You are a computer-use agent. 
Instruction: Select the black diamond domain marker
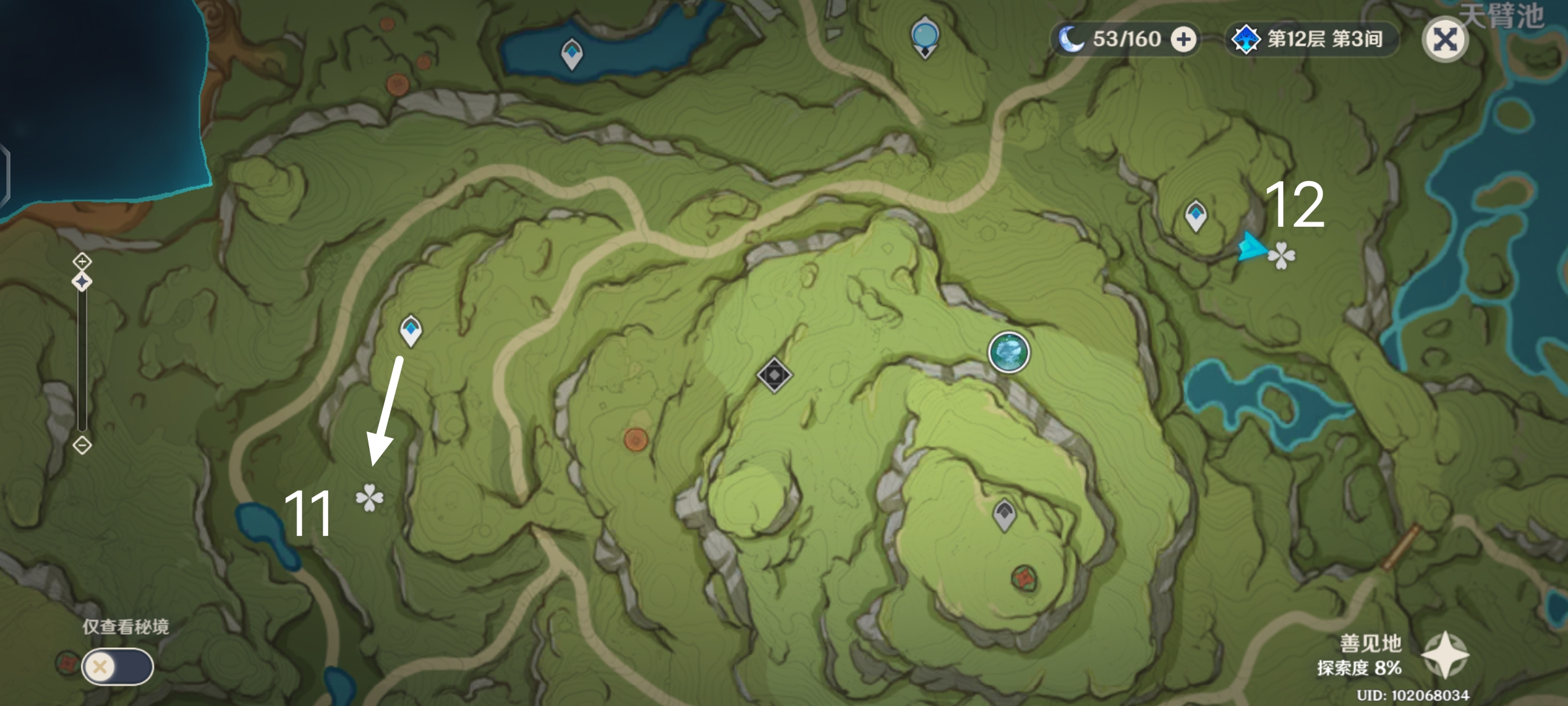(x=774, y=375)
